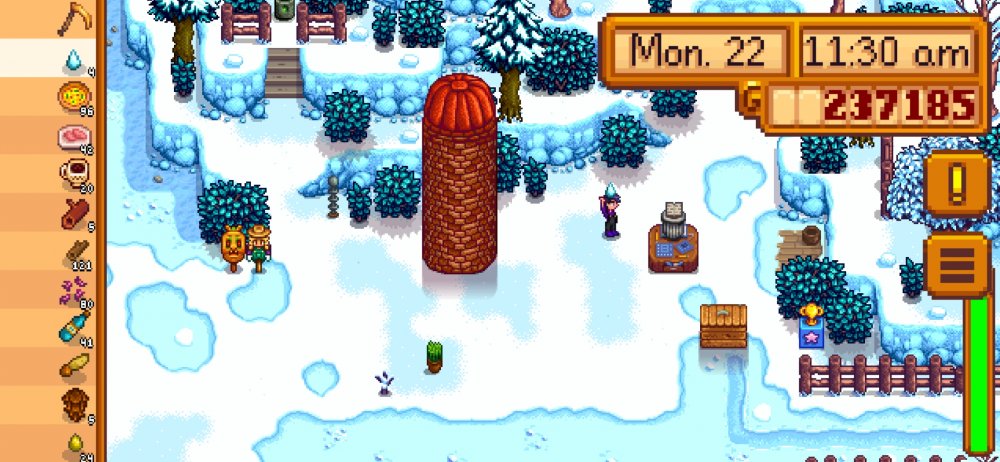Select the golden-brown bread-shaped item slot
The height and width of the screenshot is (462, 1000).
[x=74, y=366]
